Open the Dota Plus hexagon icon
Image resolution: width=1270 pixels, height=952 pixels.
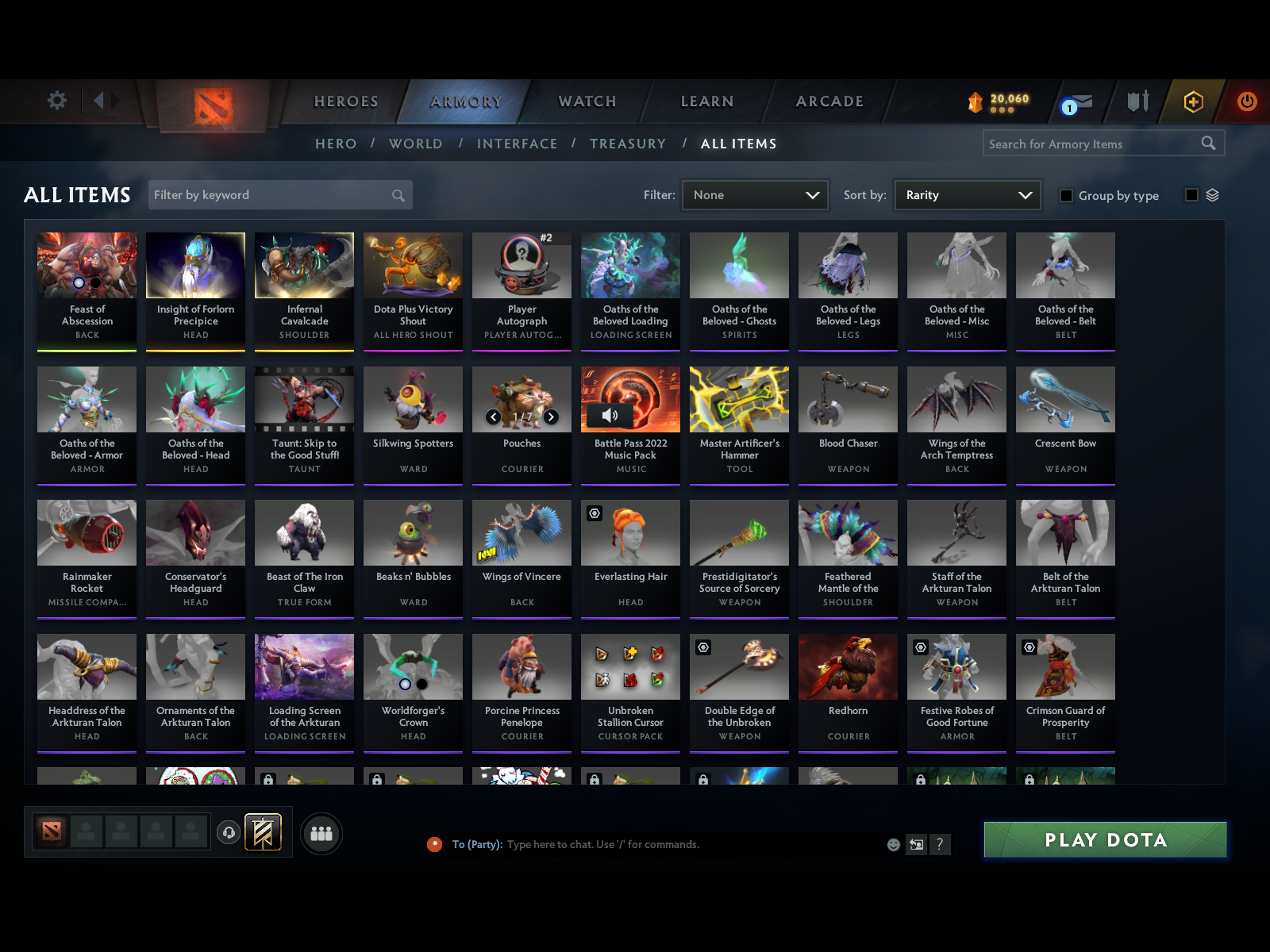click(x=1192, y=102)
